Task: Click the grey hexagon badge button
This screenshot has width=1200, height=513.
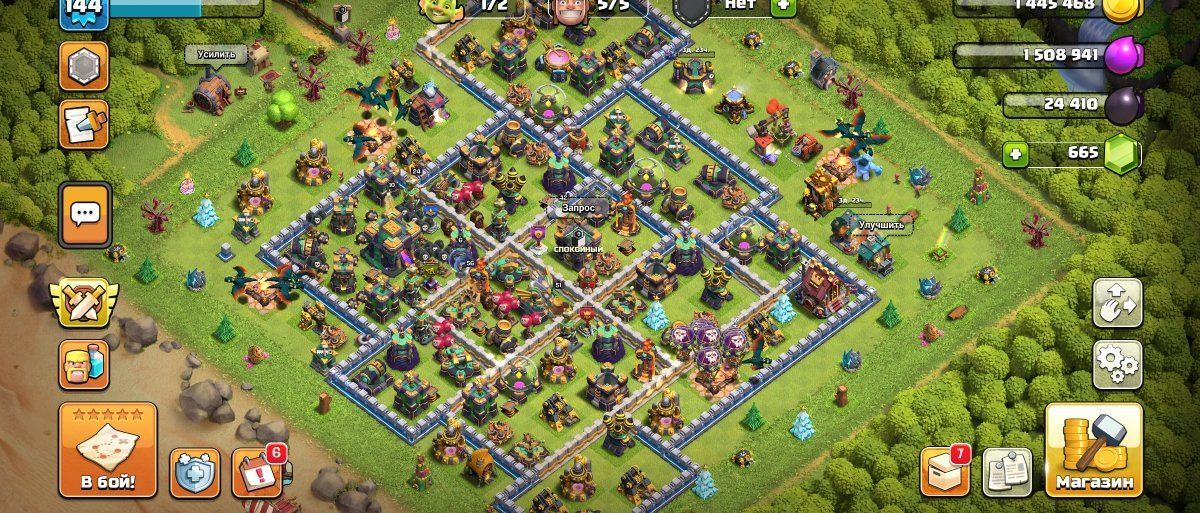Action: pos(84,66)
